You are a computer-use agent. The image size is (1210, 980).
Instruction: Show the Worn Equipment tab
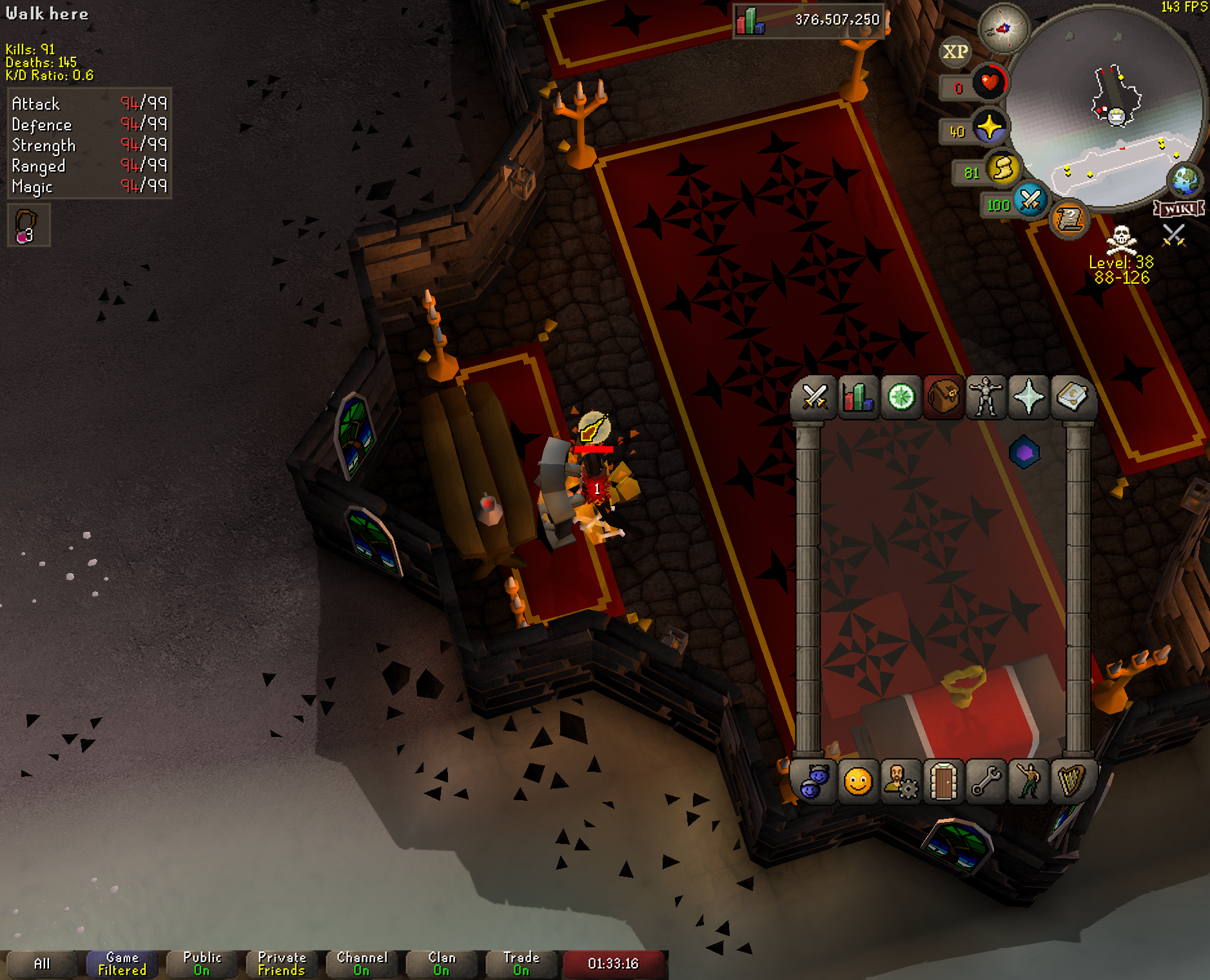tap(986, 397)
